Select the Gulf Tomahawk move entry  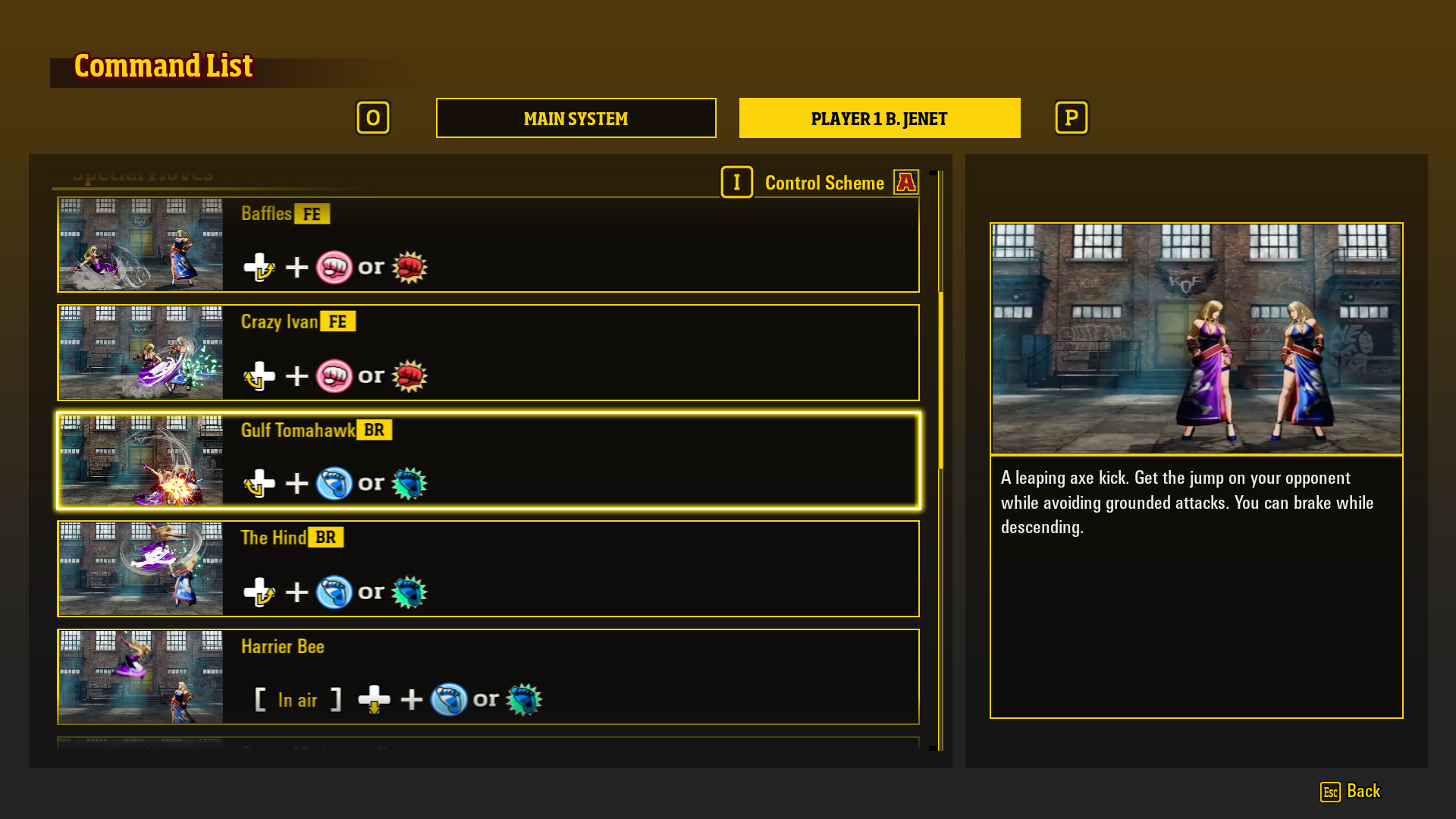[489, 460]
